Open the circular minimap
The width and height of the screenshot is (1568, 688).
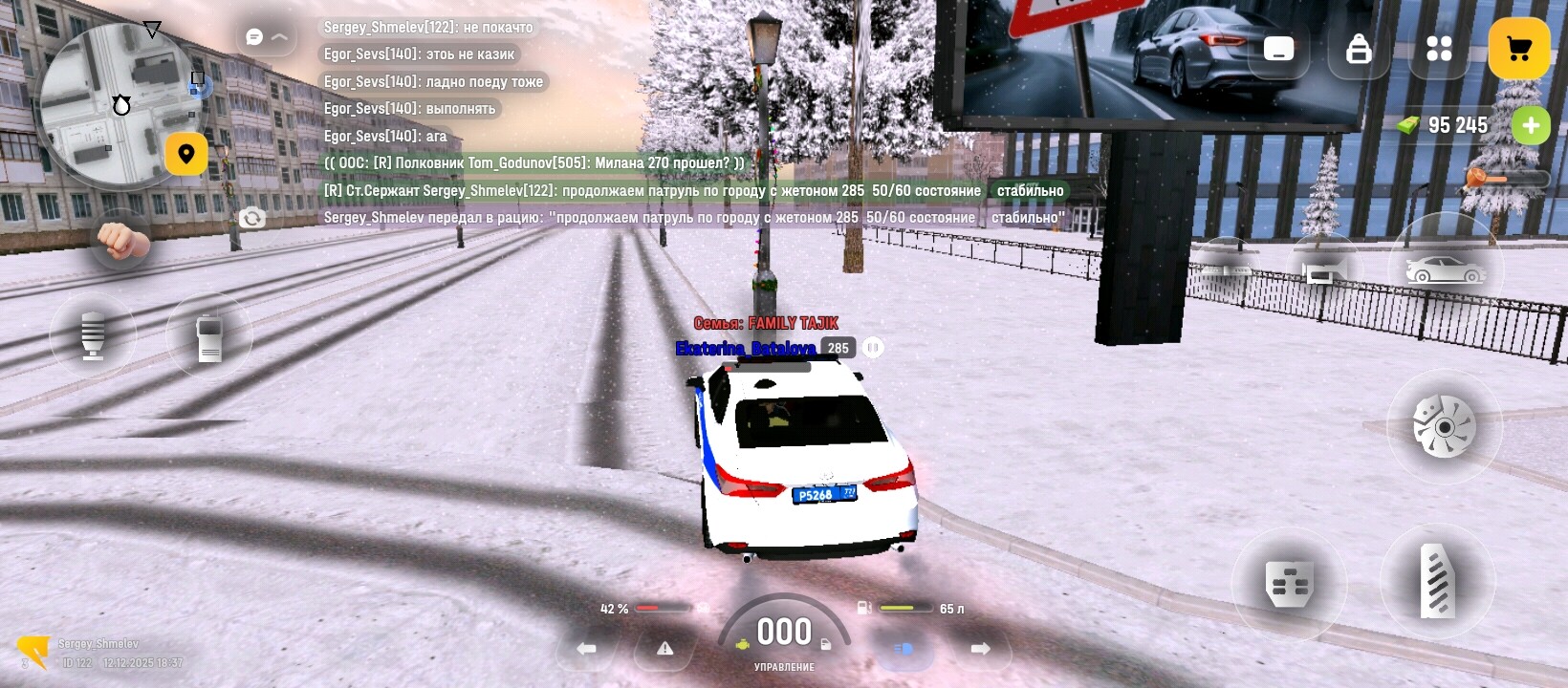coord(113,103)
